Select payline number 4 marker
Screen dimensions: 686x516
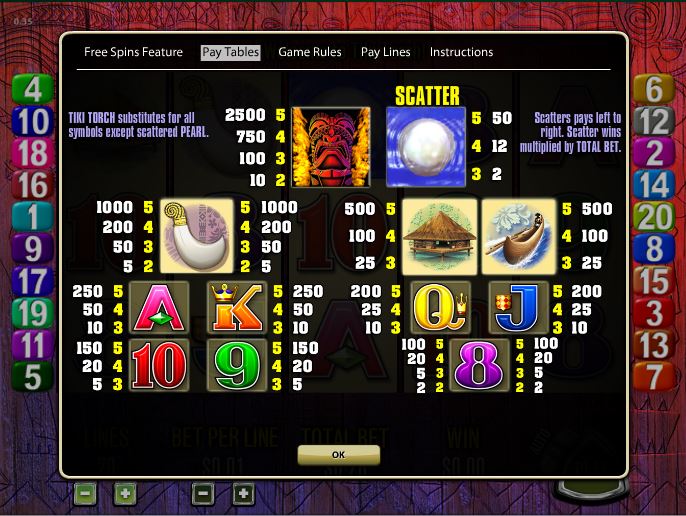pyautogui.click(x=33, y=89)
